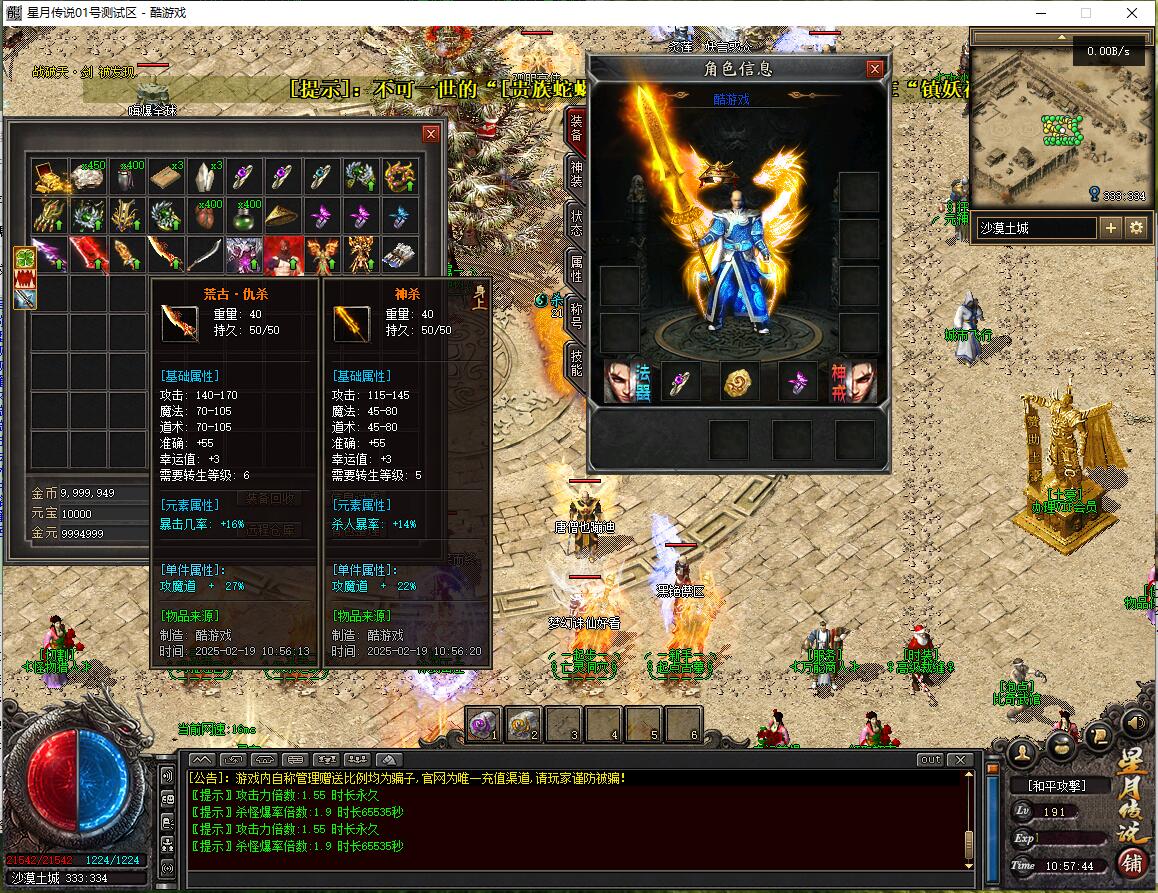Pick the green potion bottle stack
This screenshot has height=893, width=1158.
(244, 215)
